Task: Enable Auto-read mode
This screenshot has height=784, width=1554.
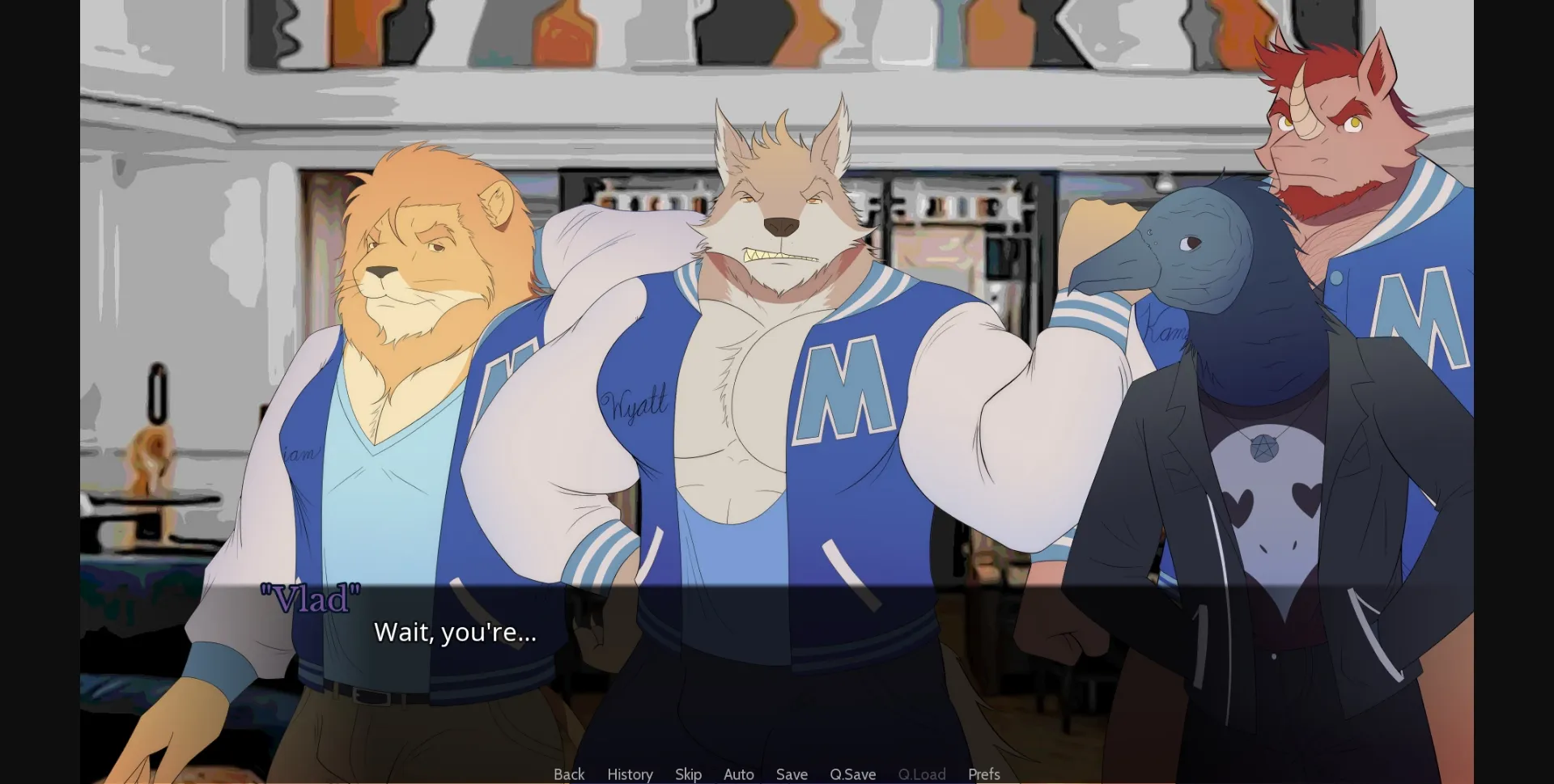Action: [738, 774]
